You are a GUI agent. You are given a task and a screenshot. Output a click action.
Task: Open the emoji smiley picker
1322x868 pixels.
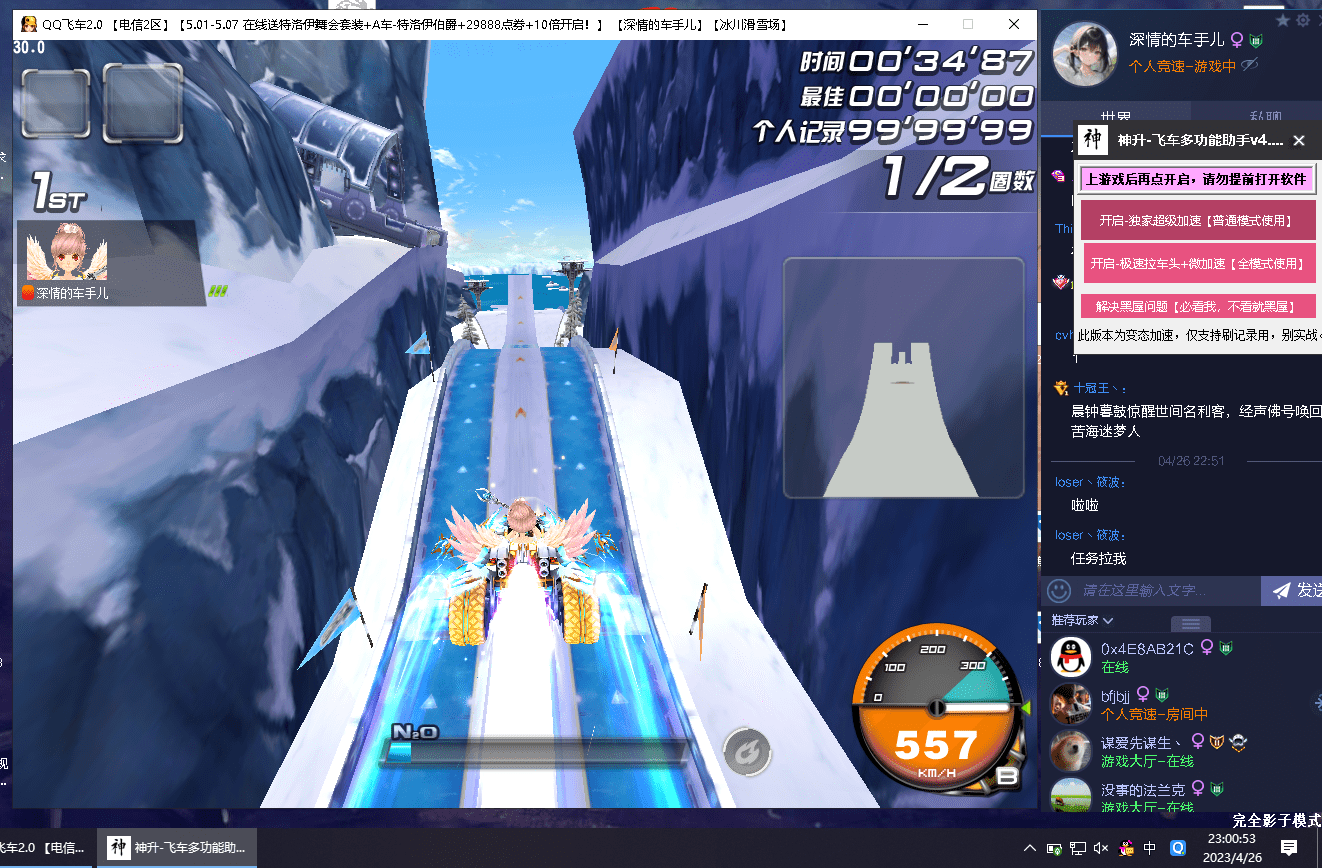[1059, 591]
